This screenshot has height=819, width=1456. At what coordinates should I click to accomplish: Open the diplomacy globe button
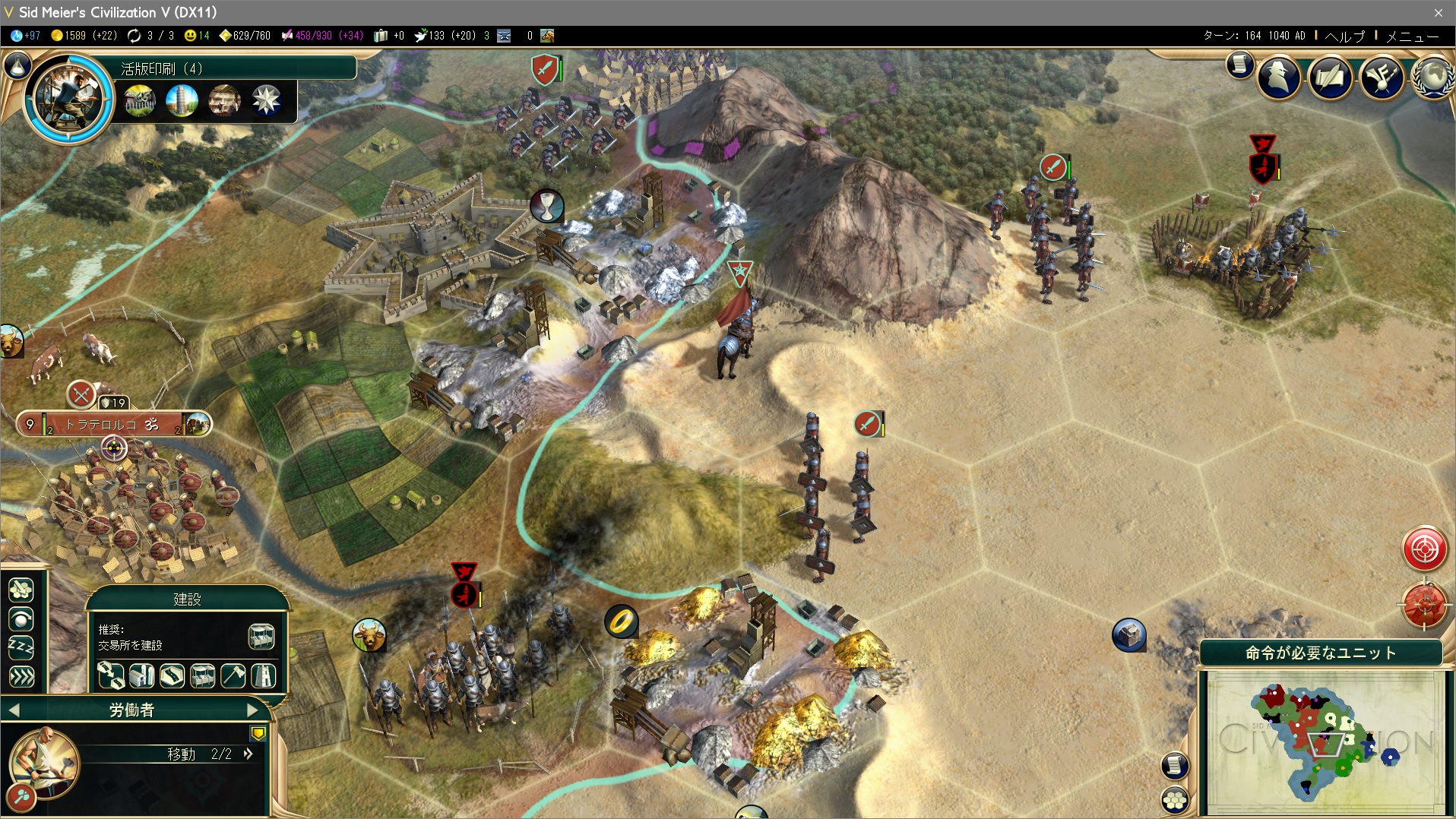point(1432,78)
